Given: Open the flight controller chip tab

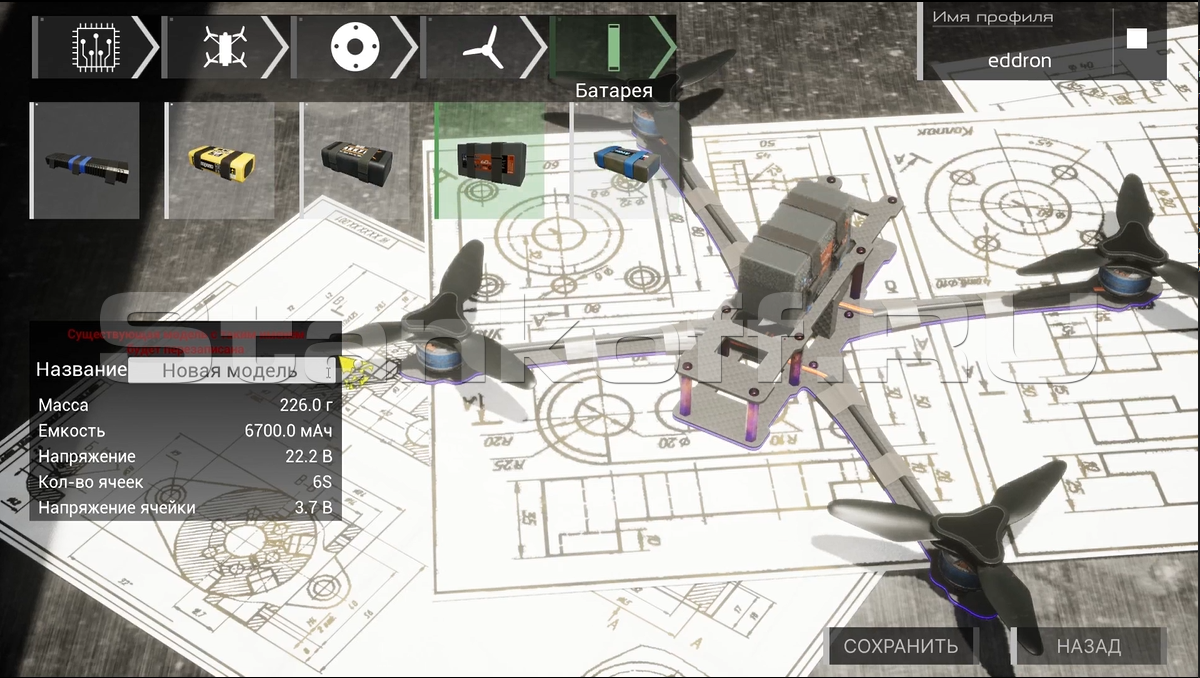Looking at the screenshot, I should coord(95,46).
